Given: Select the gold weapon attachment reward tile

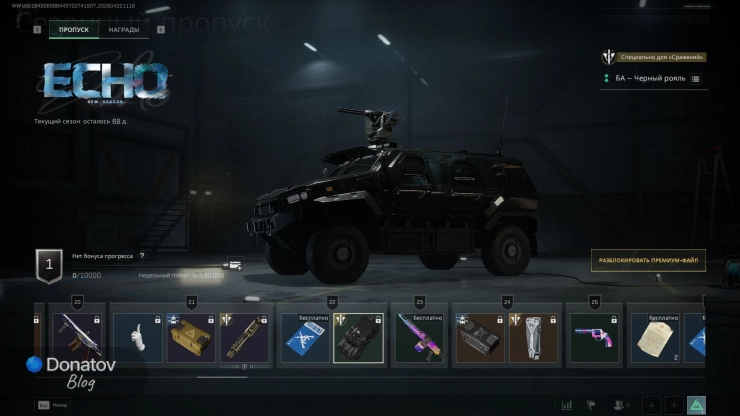Looking at the screenshot, I should (x=243, y=338).
